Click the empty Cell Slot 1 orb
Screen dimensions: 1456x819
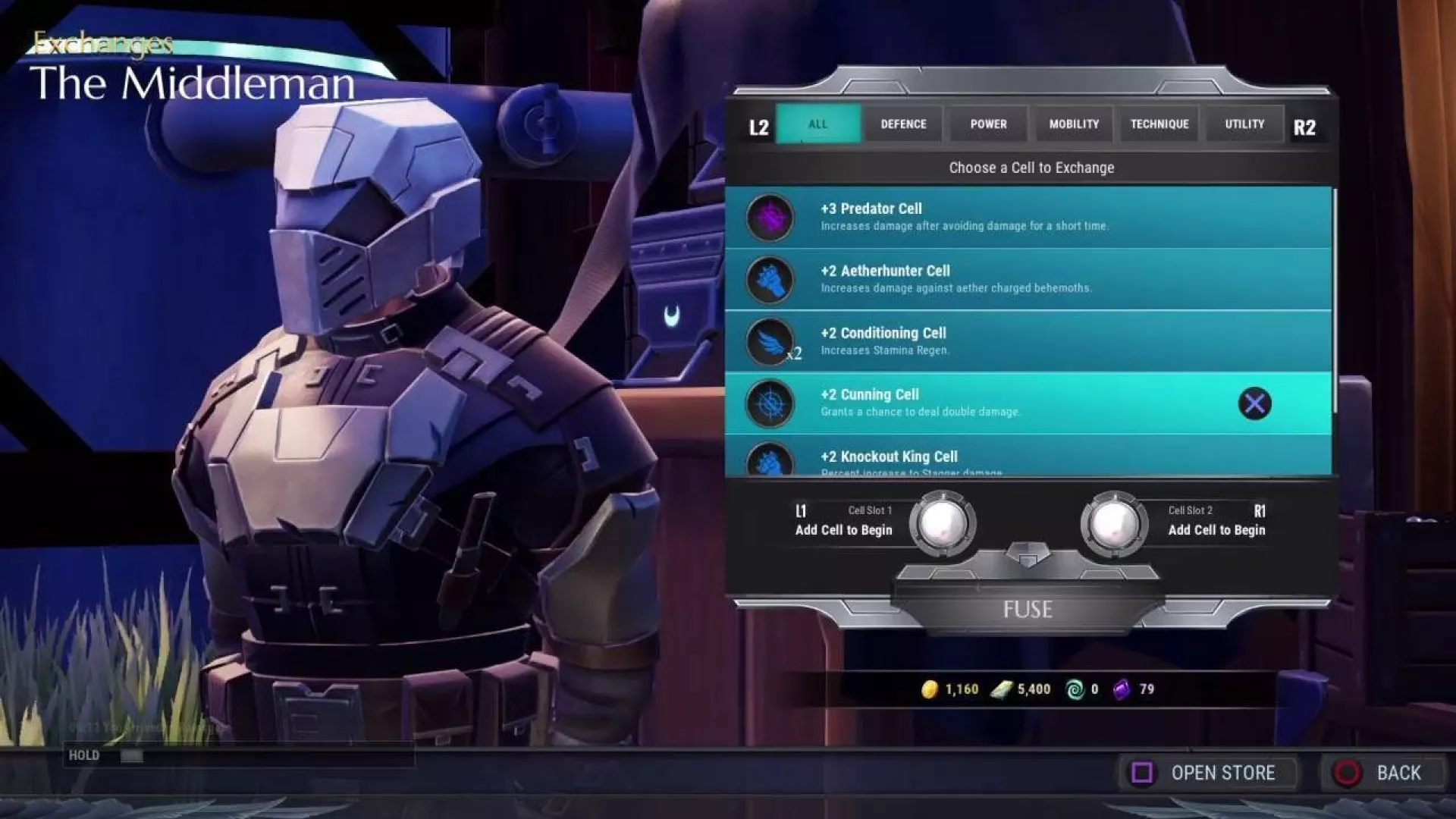coord(942,523)
